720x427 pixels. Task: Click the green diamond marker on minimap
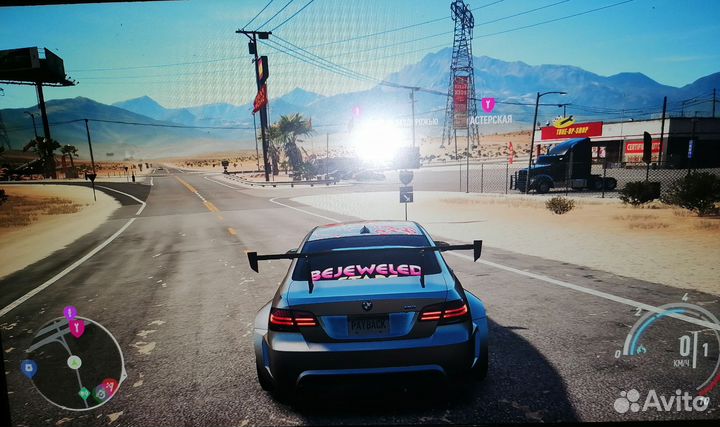tap(84, 393)
